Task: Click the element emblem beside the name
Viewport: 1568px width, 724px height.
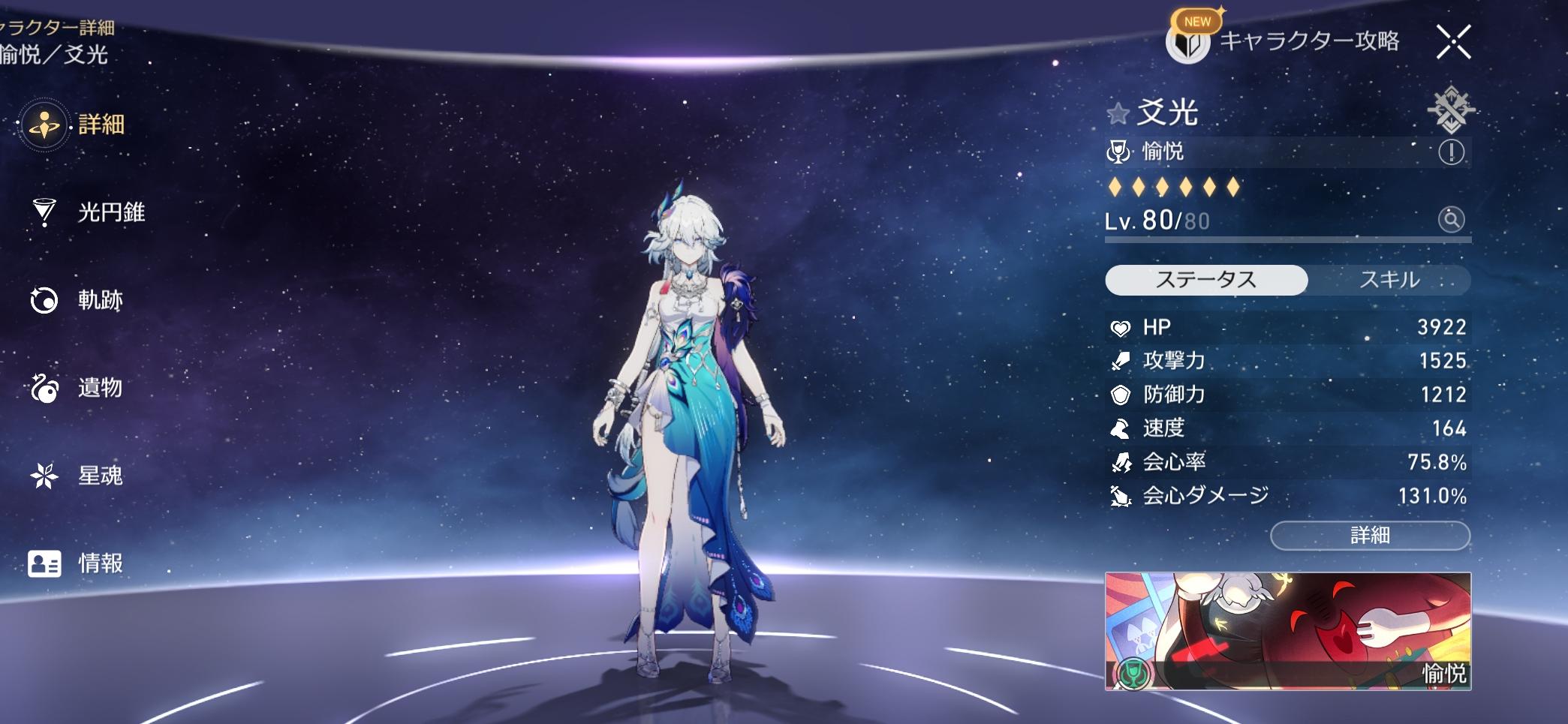Action: (1451, 111)
